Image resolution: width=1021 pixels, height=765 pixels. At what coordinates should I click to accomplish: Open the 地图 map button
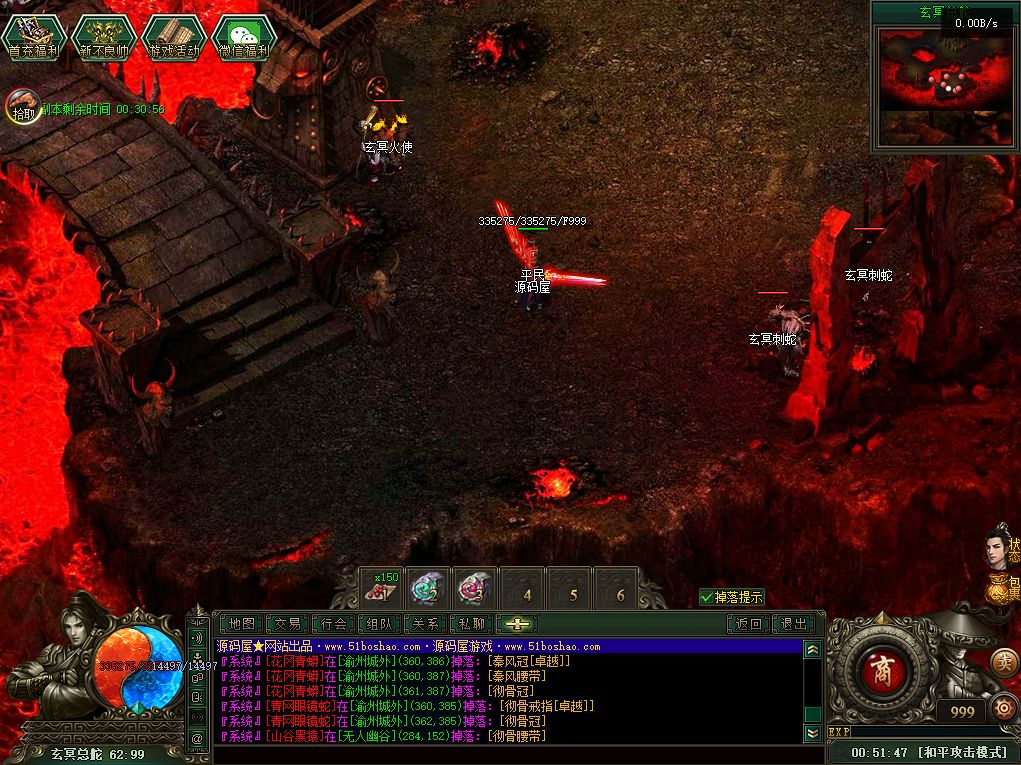click(242, 623)
